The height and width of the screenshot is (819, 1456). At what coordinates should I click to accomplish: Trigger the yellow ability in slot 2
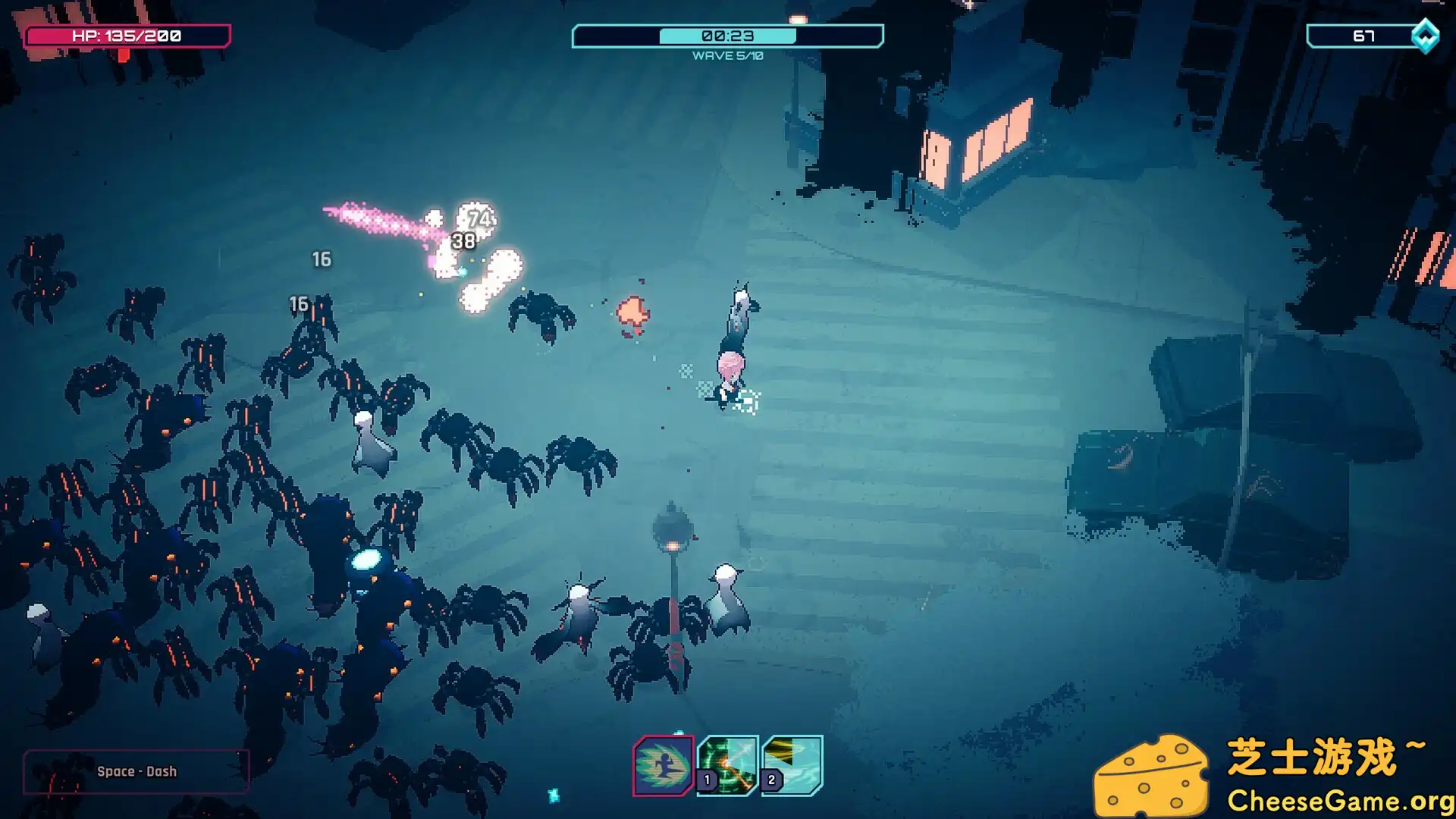click(x=792, y=764)
